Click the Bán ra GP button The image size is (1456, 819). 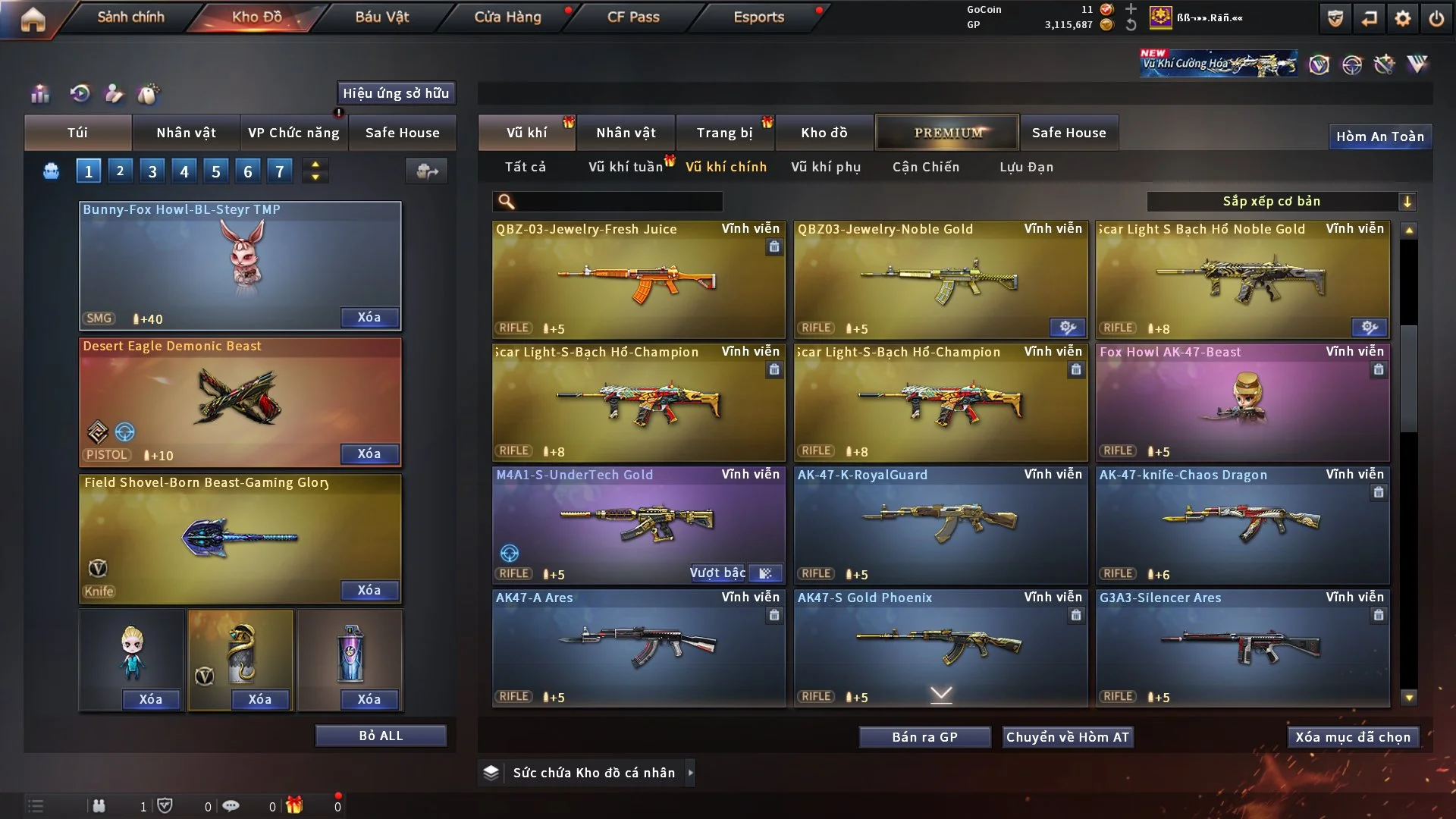(x=924, y=737)
